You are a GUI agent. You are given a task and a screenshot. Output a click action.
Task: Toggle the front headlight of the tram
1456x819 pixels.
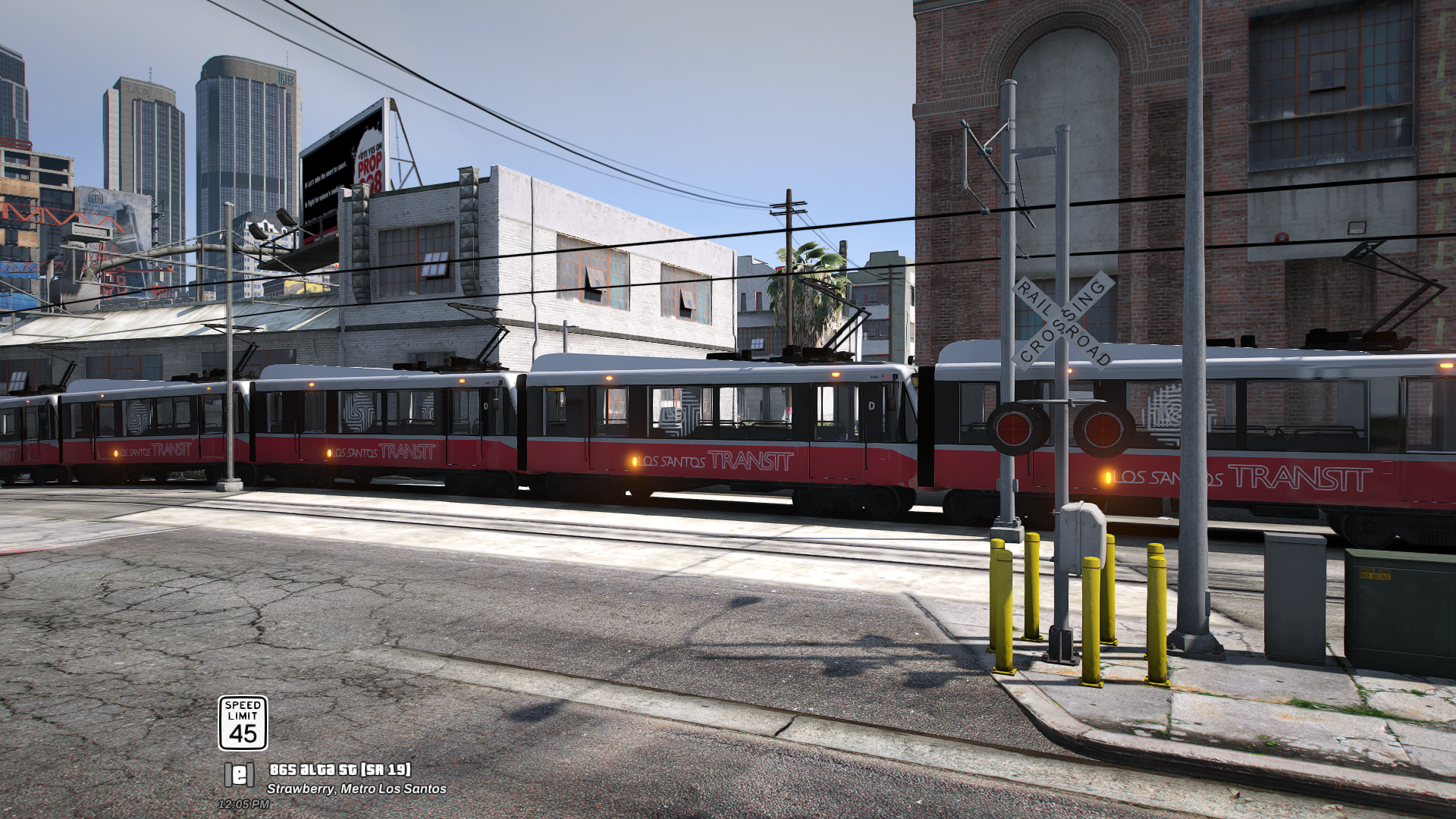[836, 374]
